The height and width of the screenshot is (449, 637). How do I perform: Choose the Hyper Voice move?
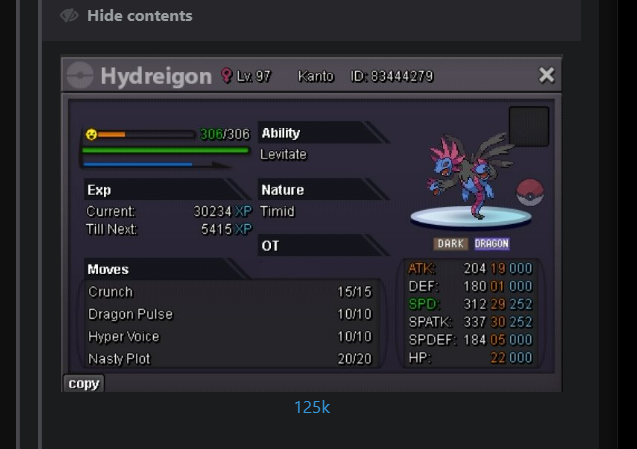tap(124, 337)
